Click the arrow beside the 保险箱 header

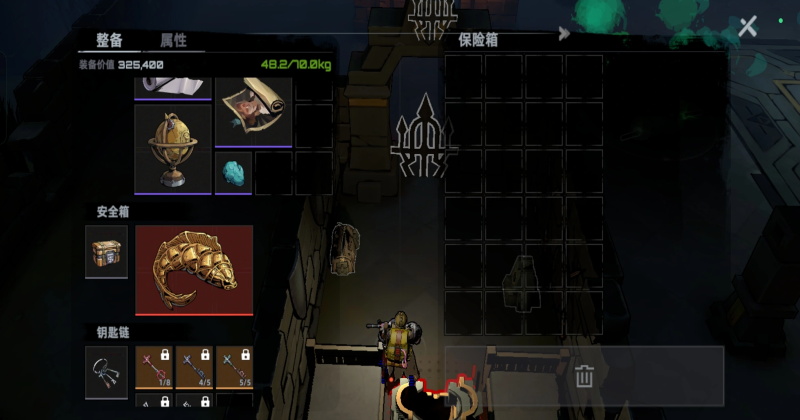564,33
